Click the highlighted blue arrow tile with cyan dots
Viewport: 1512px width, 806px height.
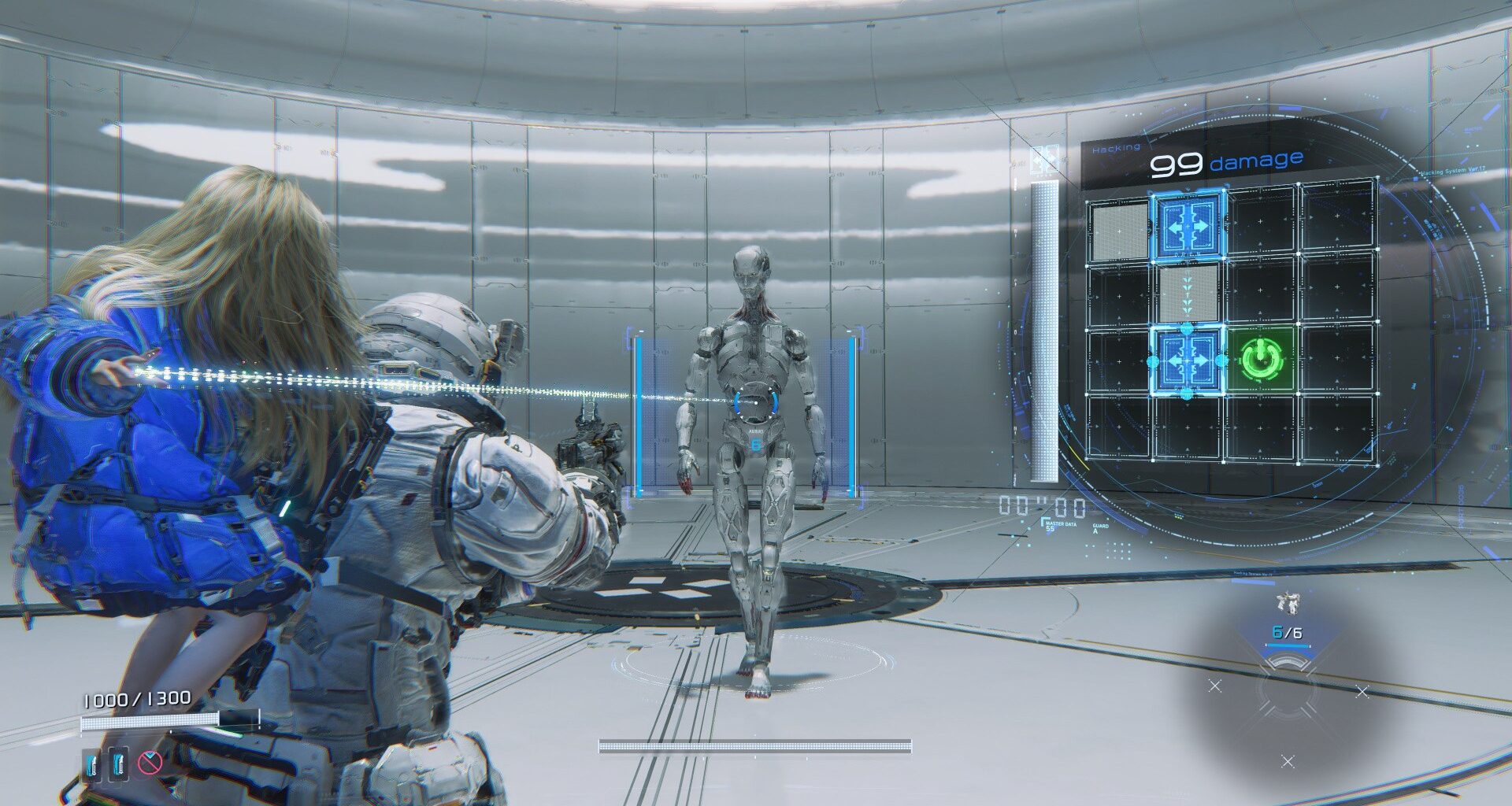1188,361
